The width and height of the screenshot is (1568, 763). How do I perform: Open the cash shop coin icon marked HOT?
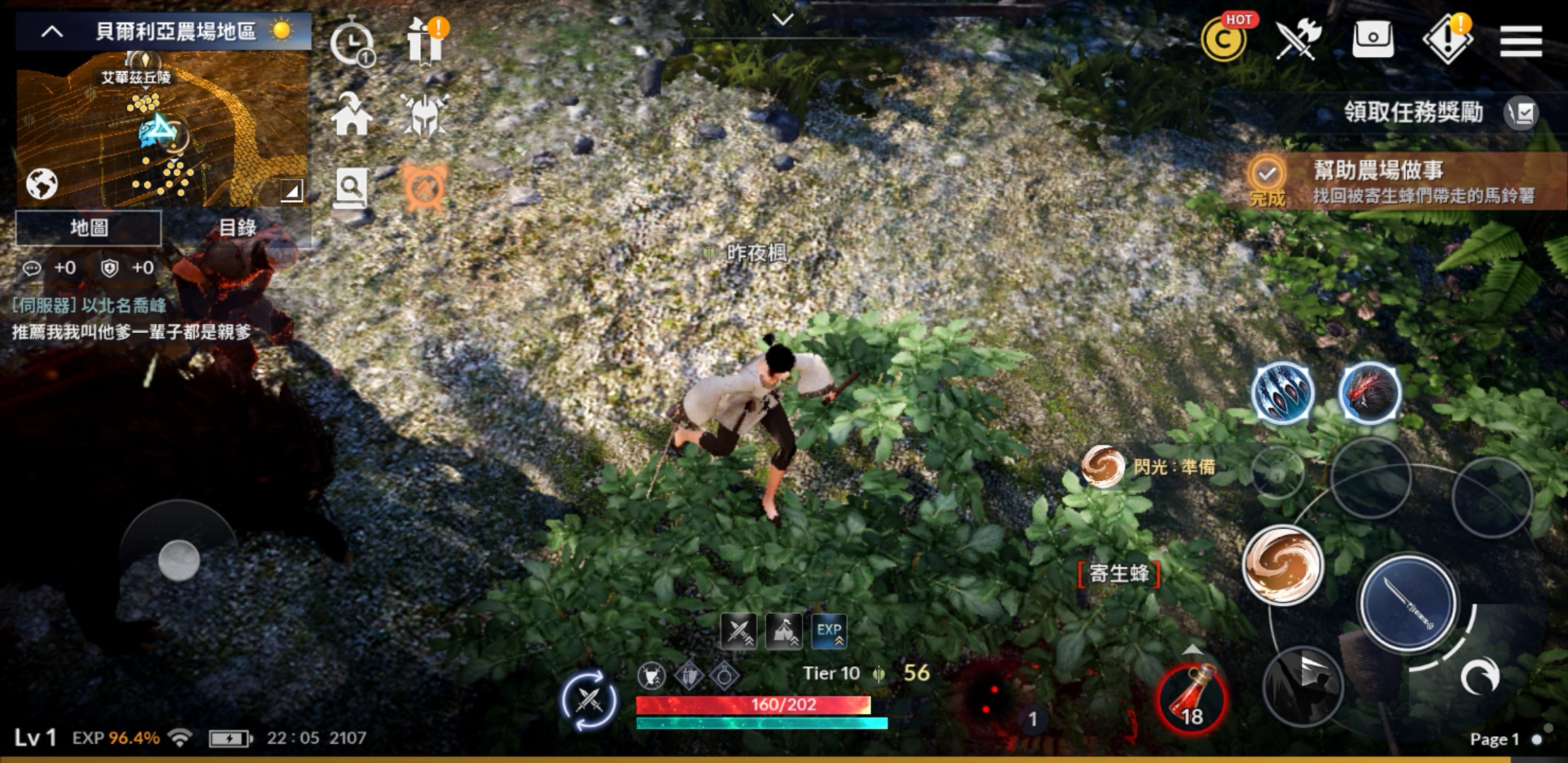[x=1223, y=40]
